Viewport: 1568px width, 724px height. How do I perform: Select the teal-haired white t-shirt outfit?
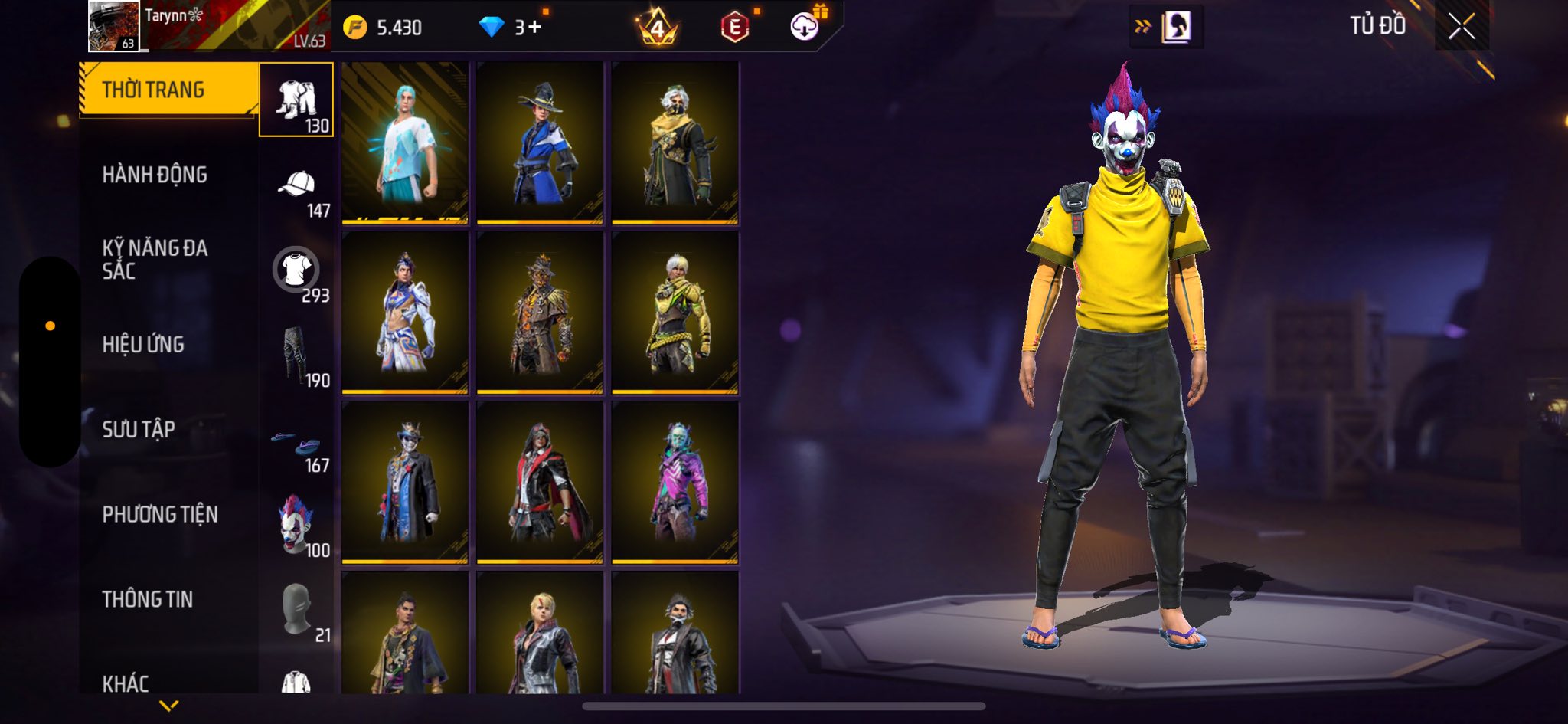tap(405, 143)
